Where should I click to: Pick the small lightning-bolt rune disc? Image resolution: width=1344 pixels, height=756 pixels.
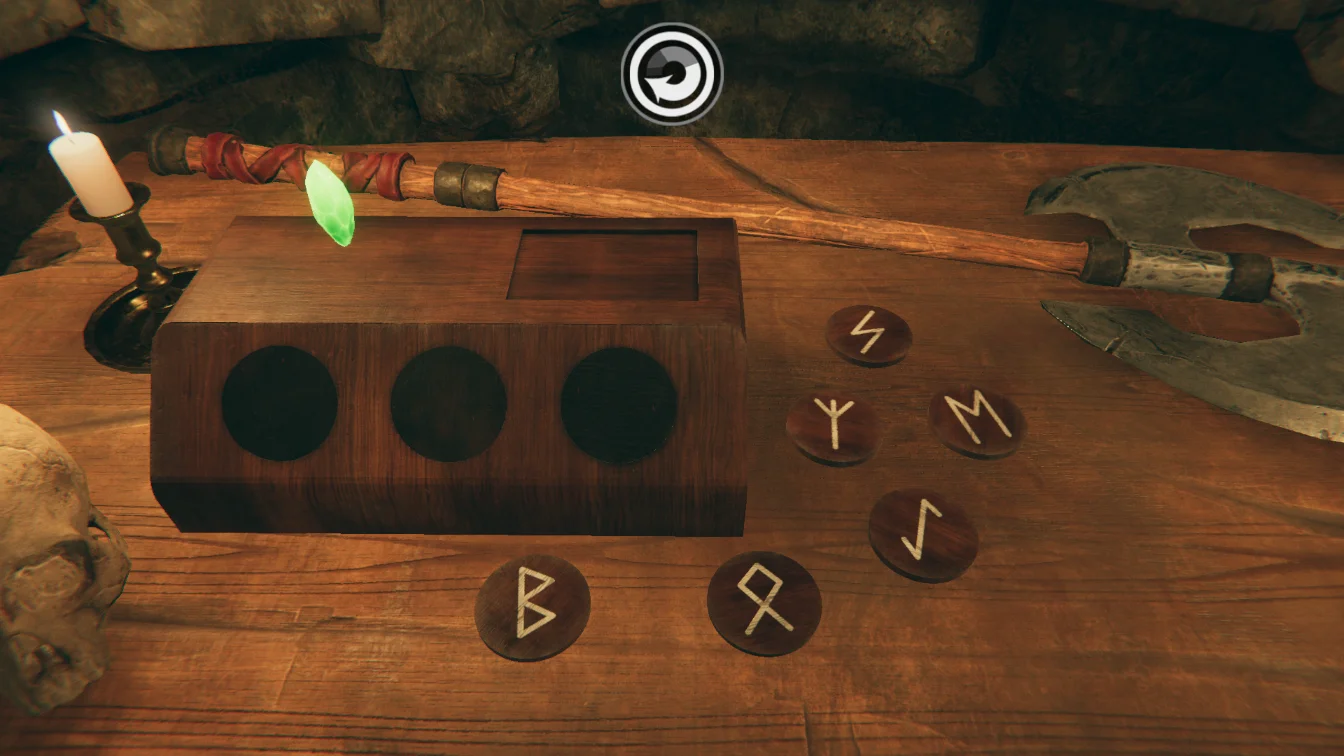click(868, 334)
